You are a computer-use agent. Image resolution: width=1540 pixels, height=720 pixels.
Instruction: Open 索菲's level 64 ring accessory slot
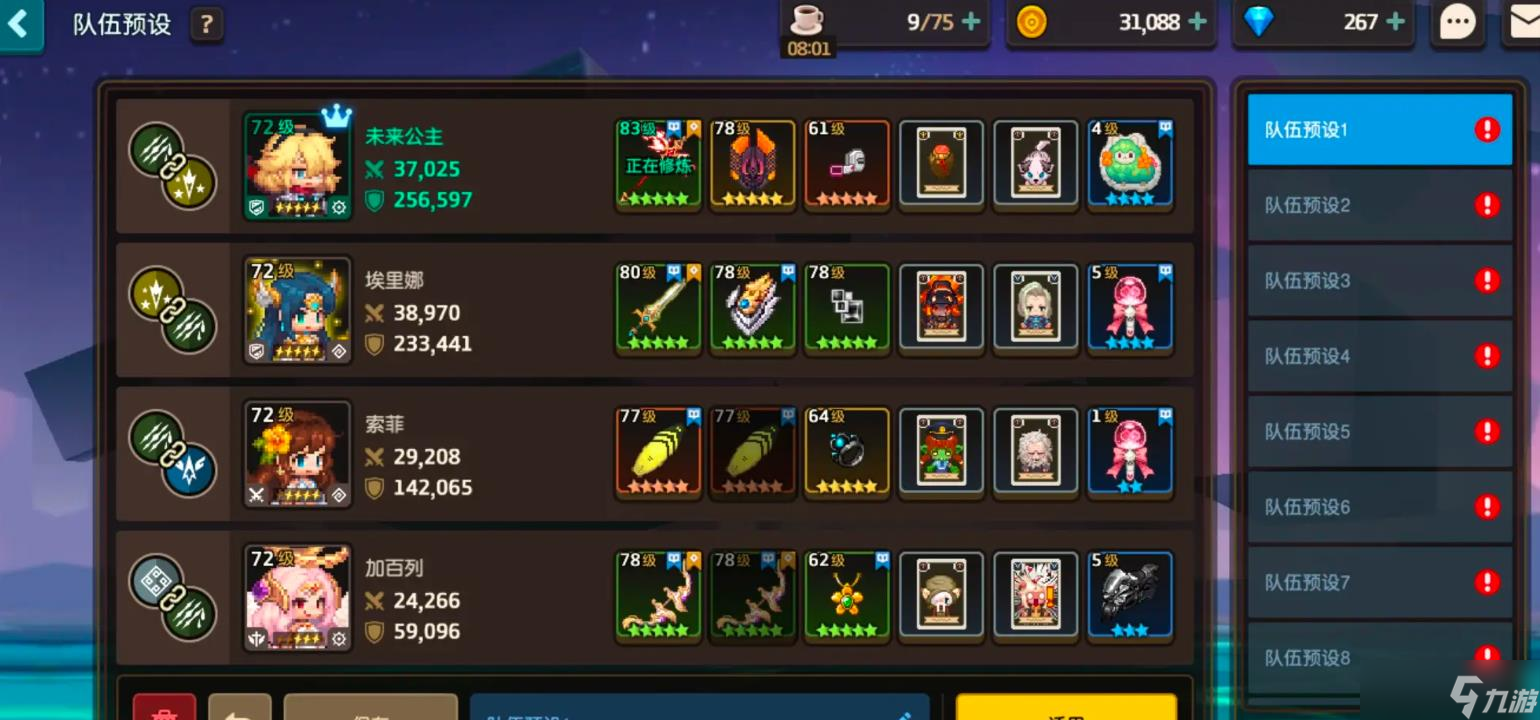847,452
